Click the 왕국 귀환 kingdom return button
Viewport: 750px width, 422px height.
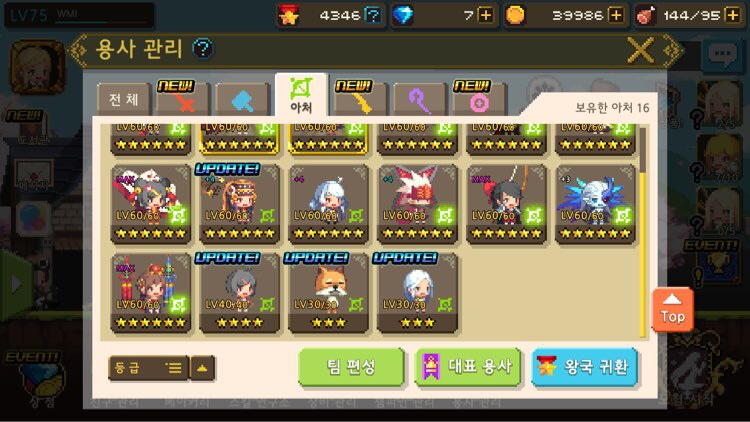(585, 367)
